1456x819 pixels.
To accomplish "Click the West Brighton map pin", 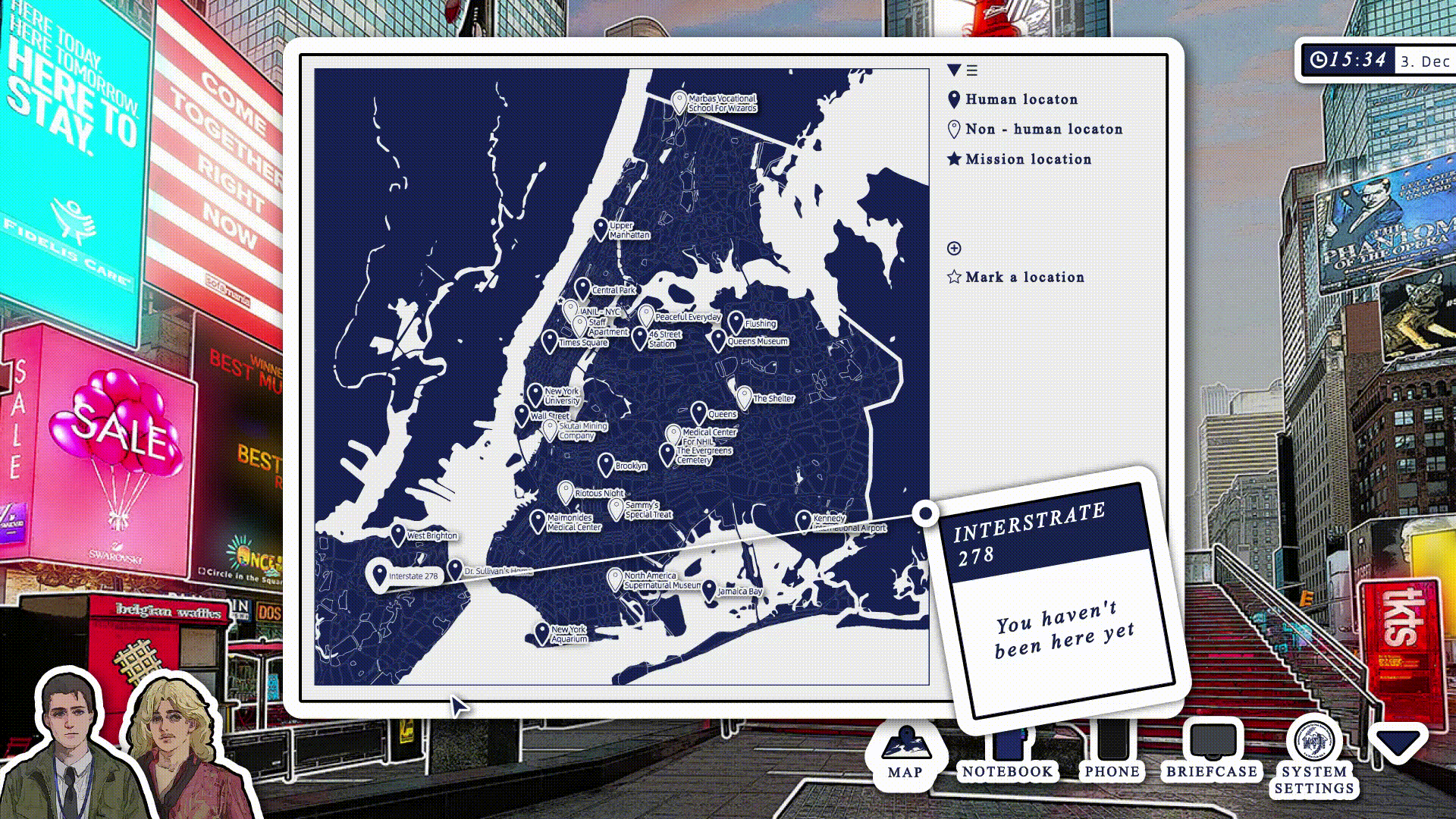I will [397, 534].
